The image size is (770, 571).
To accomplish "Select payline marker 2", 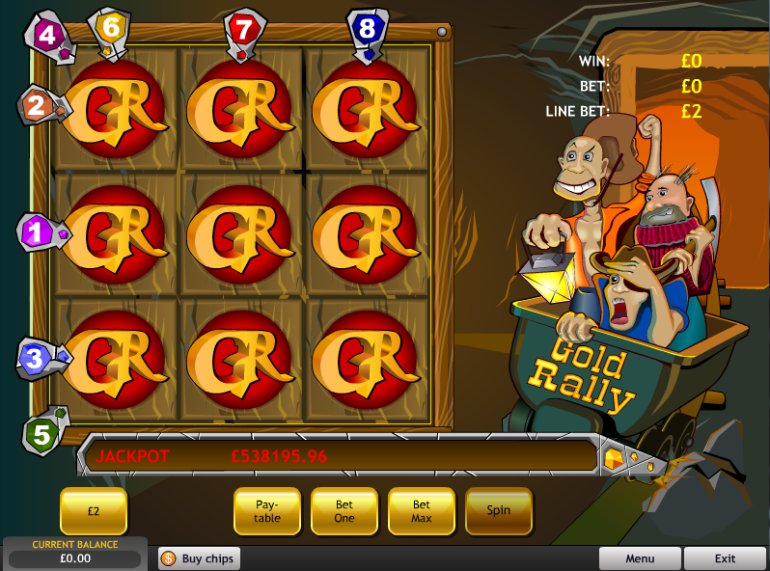I will 37,104.
